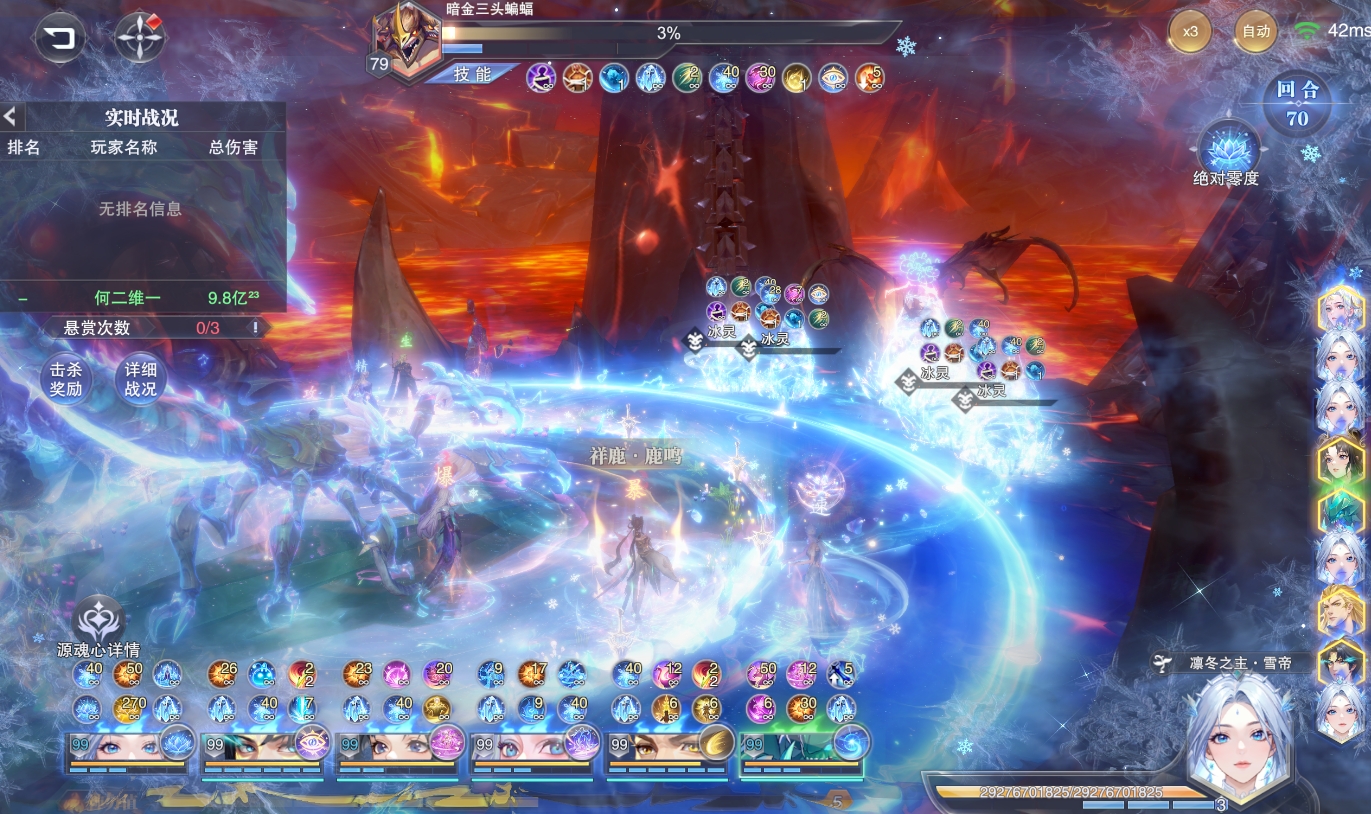Open 源魂心详情 details
Image resolution: width=1371 pixels, height=814 pixels.
point(98,622)
